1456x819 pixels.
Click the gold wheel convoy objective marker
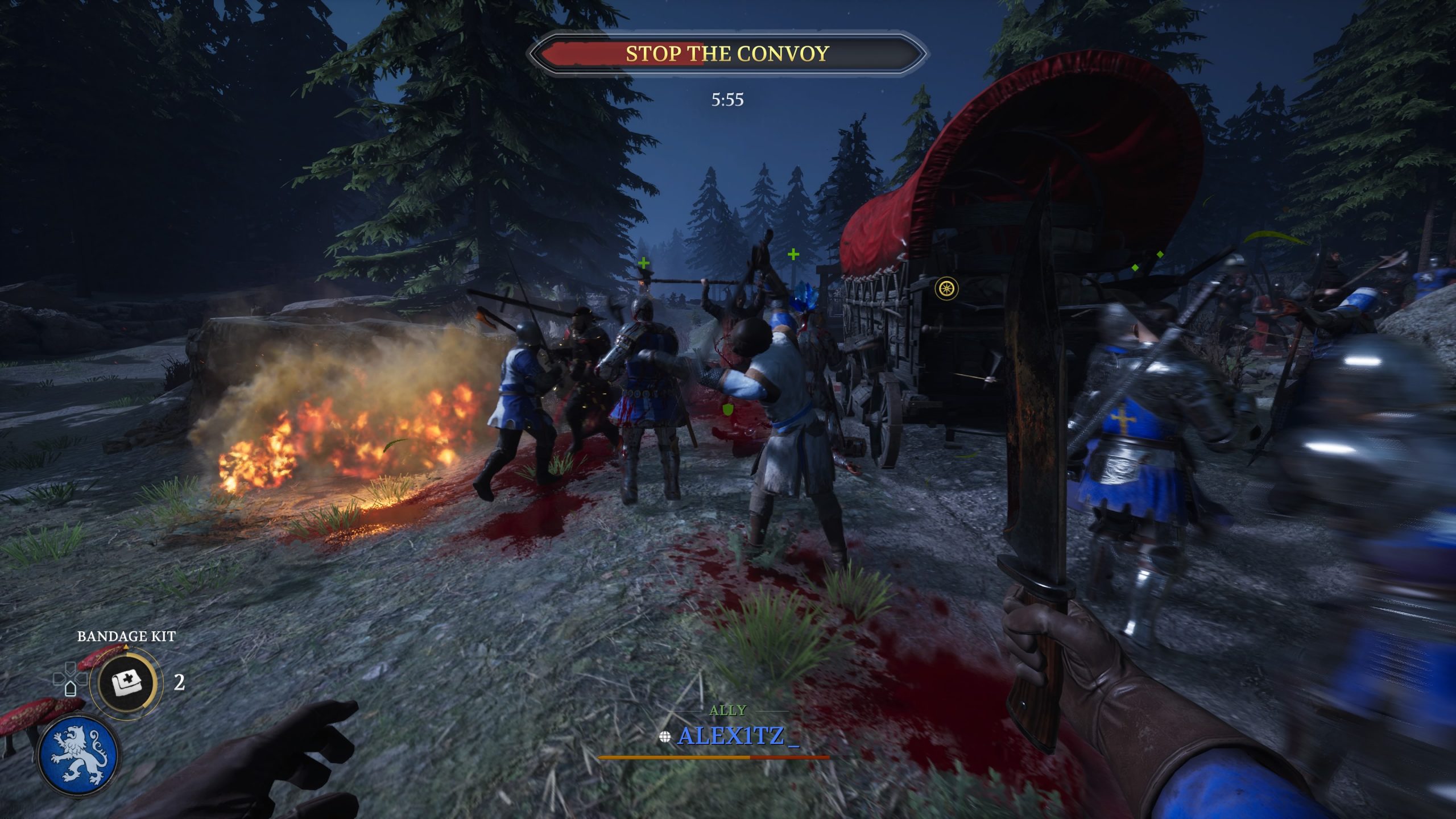[946, 288]
